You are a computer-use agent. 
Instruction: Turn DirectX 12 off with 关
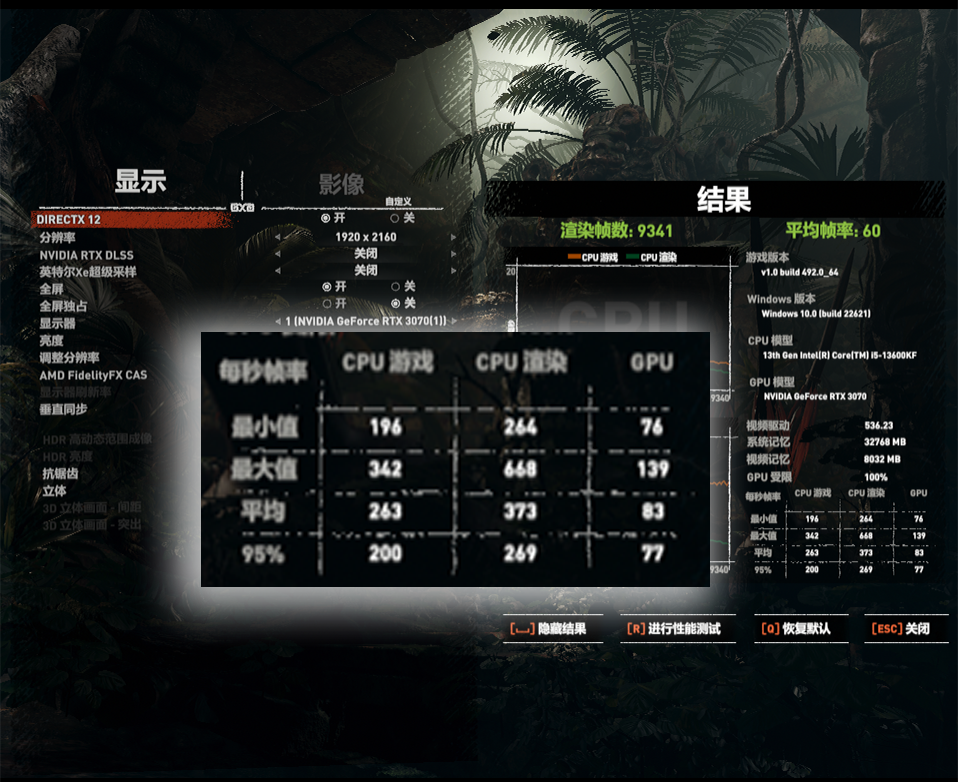click(394, 218)
